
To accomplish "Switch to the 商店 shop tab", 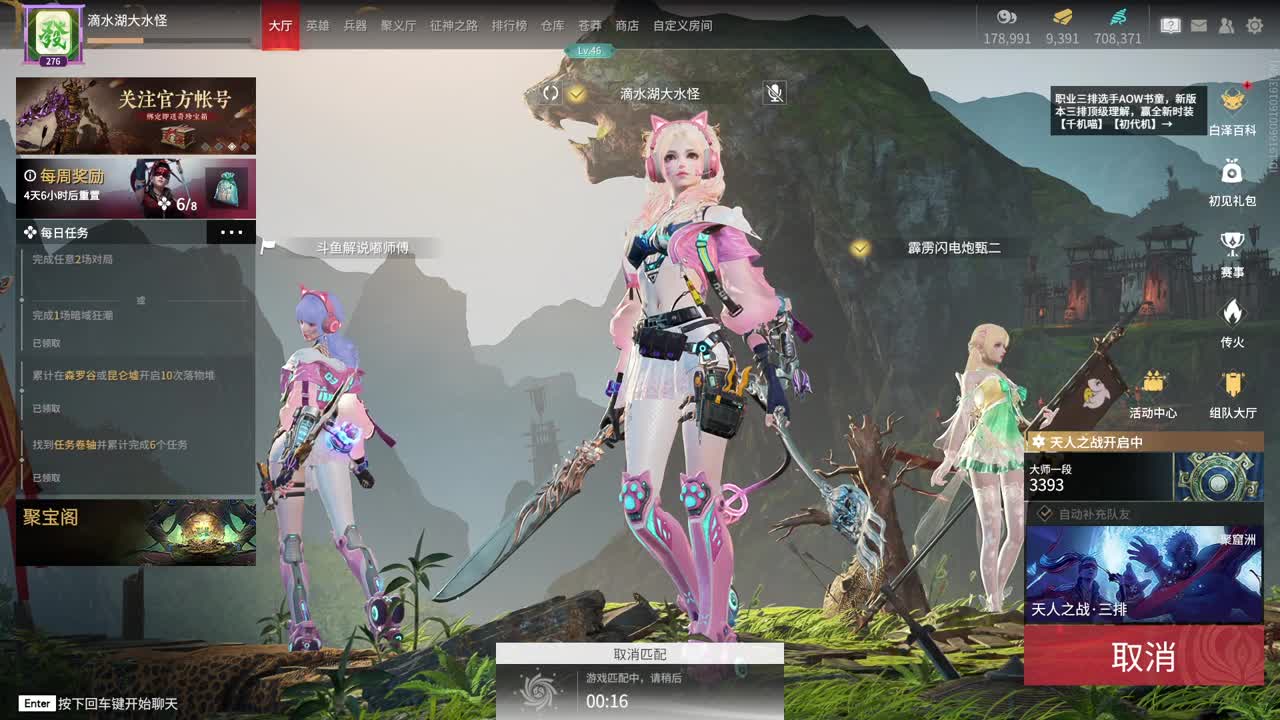I will coord(626,26).
